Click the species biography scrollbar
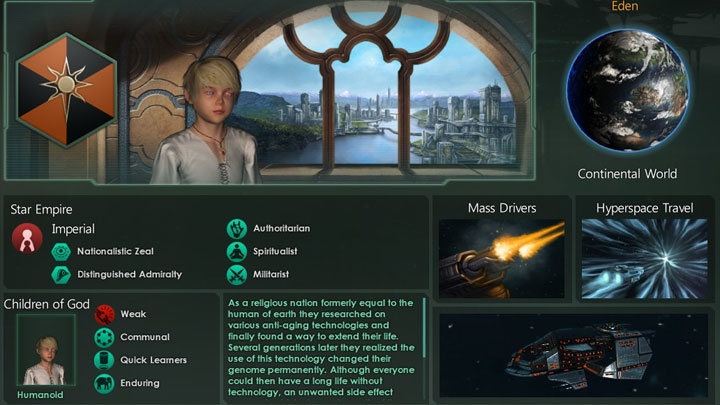The image size is (720, 405). 425,325
